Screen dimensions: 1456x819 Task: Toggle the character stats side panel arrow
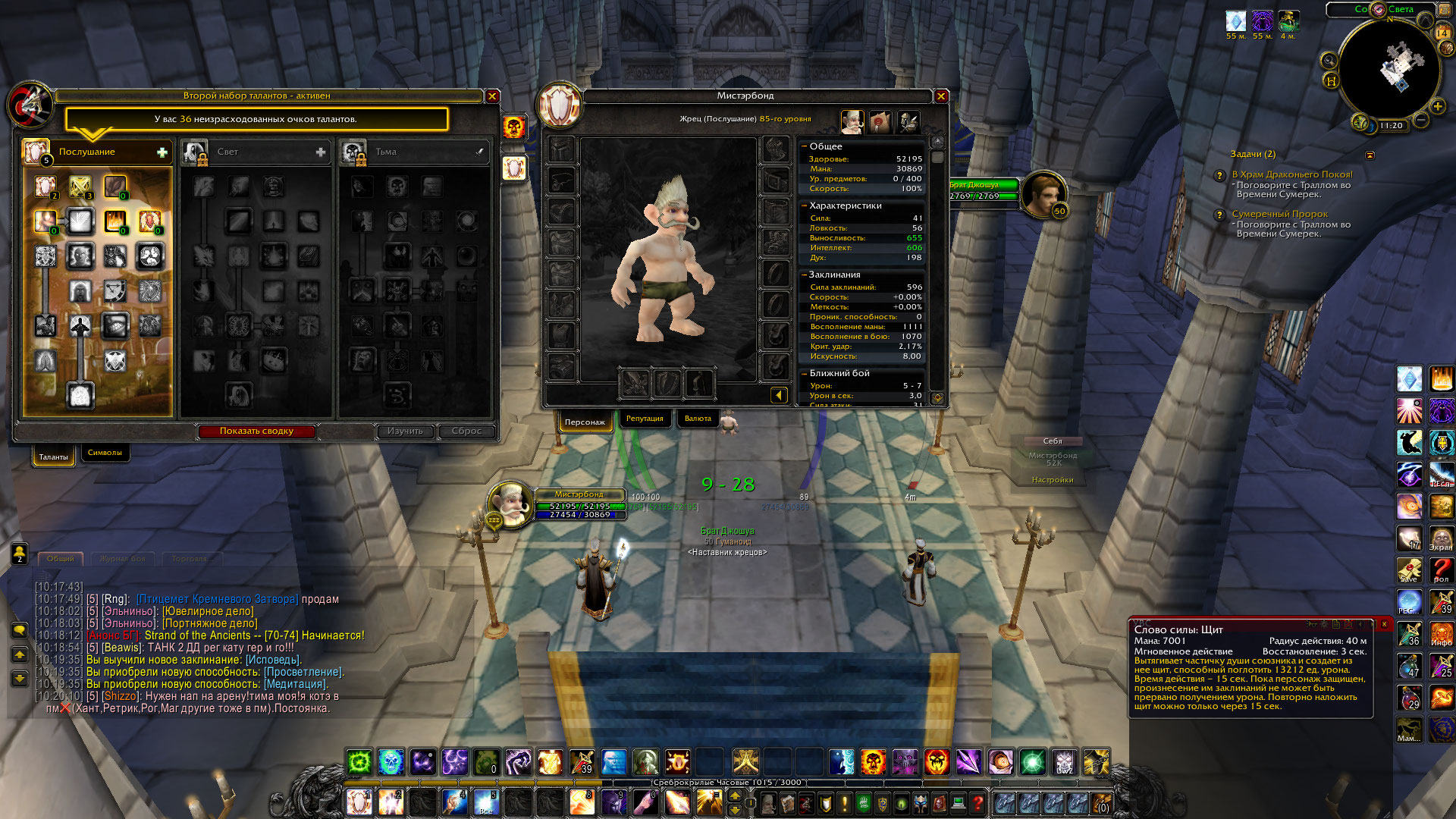tap(778, 395)
